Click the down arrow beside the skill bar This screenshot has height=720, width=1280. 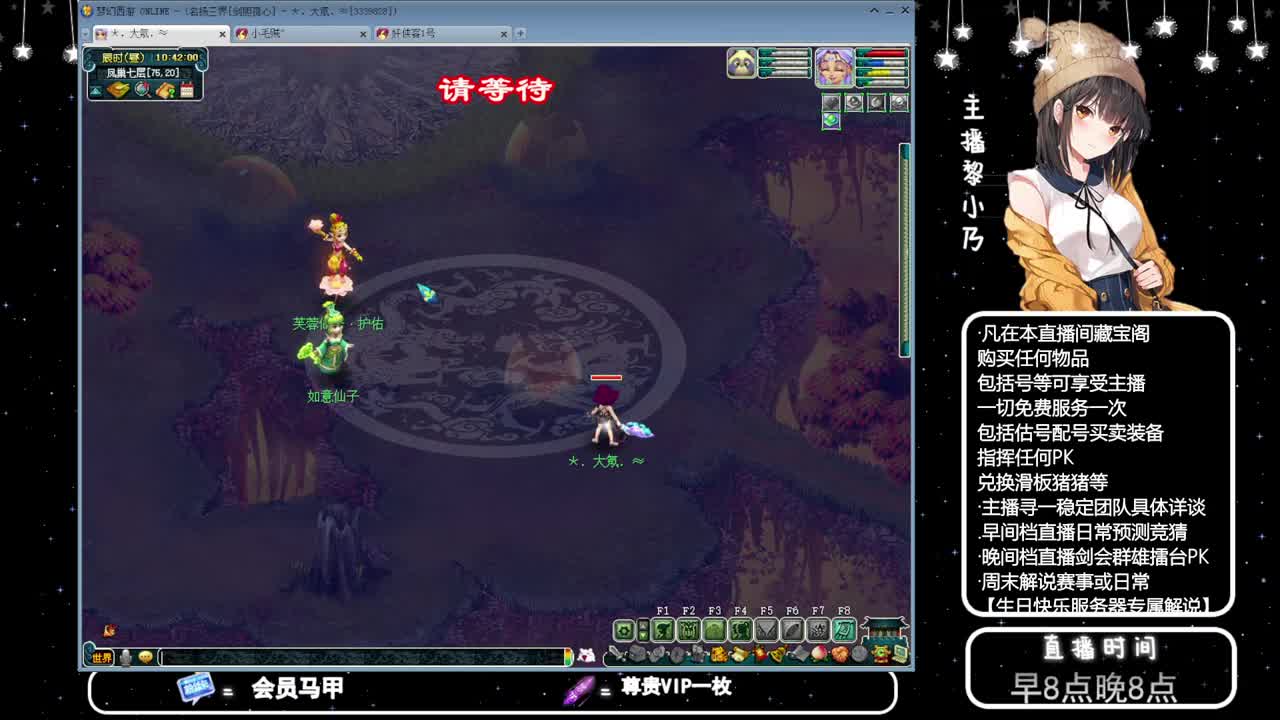tap(643, 636)
